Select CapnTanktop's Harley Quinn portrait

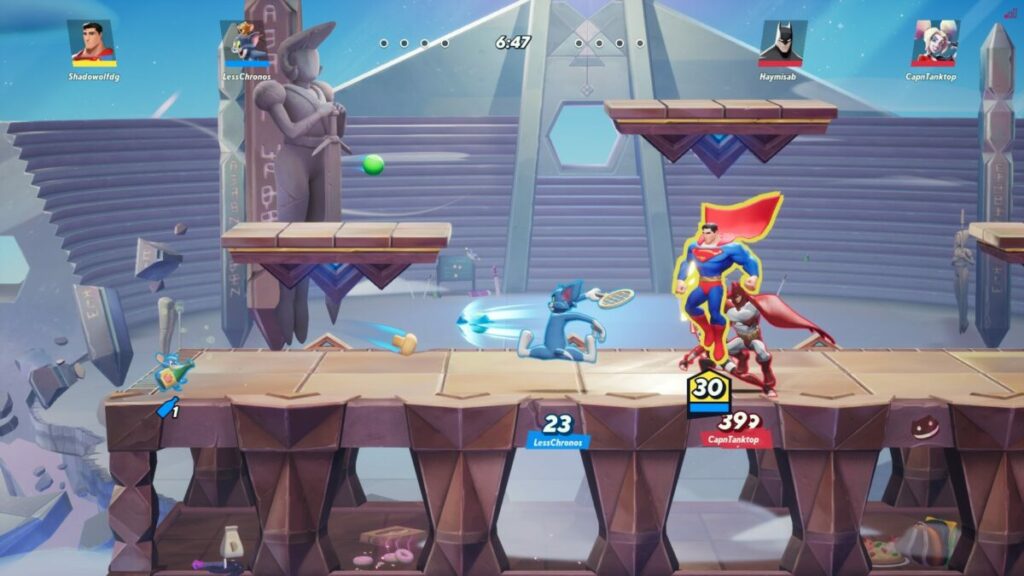coord(934,42)
